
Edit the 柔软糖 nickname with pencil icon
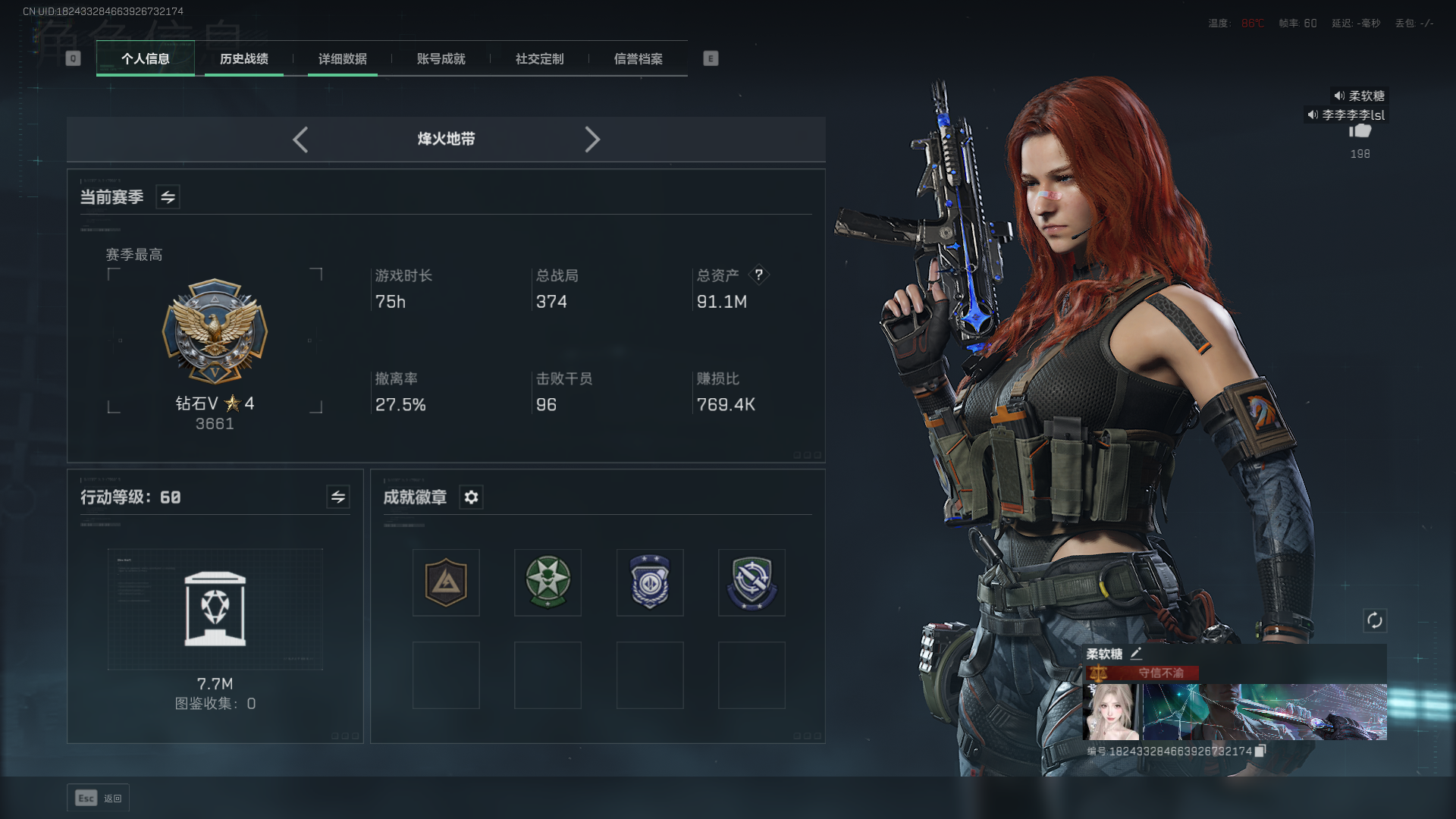[x=1136, y=654]
